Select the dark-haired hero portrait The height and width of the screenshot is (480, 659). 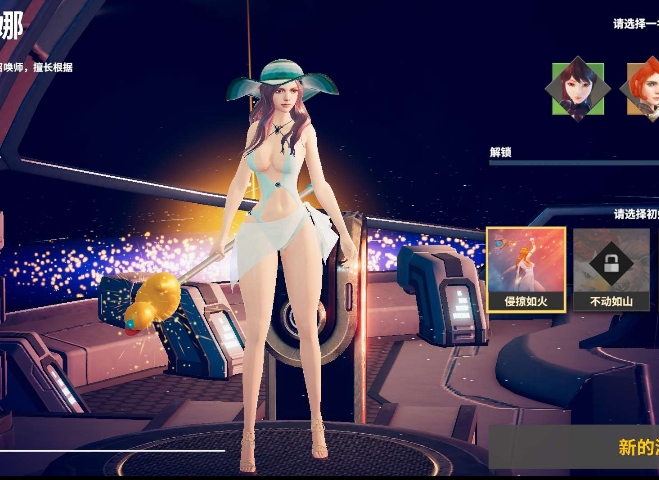pos(578,88)
